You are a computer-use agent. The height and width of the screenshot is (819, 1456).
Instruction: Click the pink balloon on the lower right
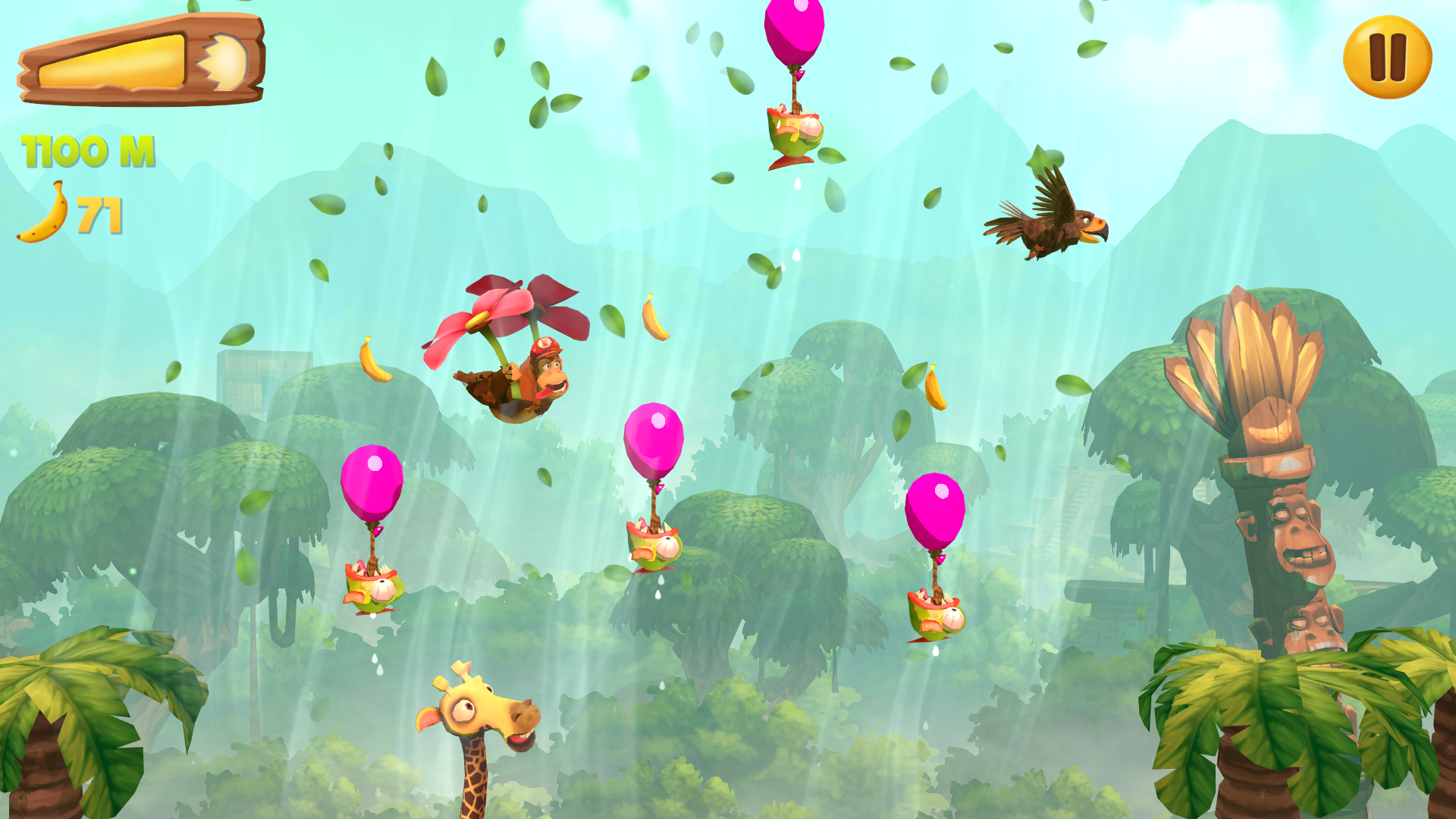934,508
